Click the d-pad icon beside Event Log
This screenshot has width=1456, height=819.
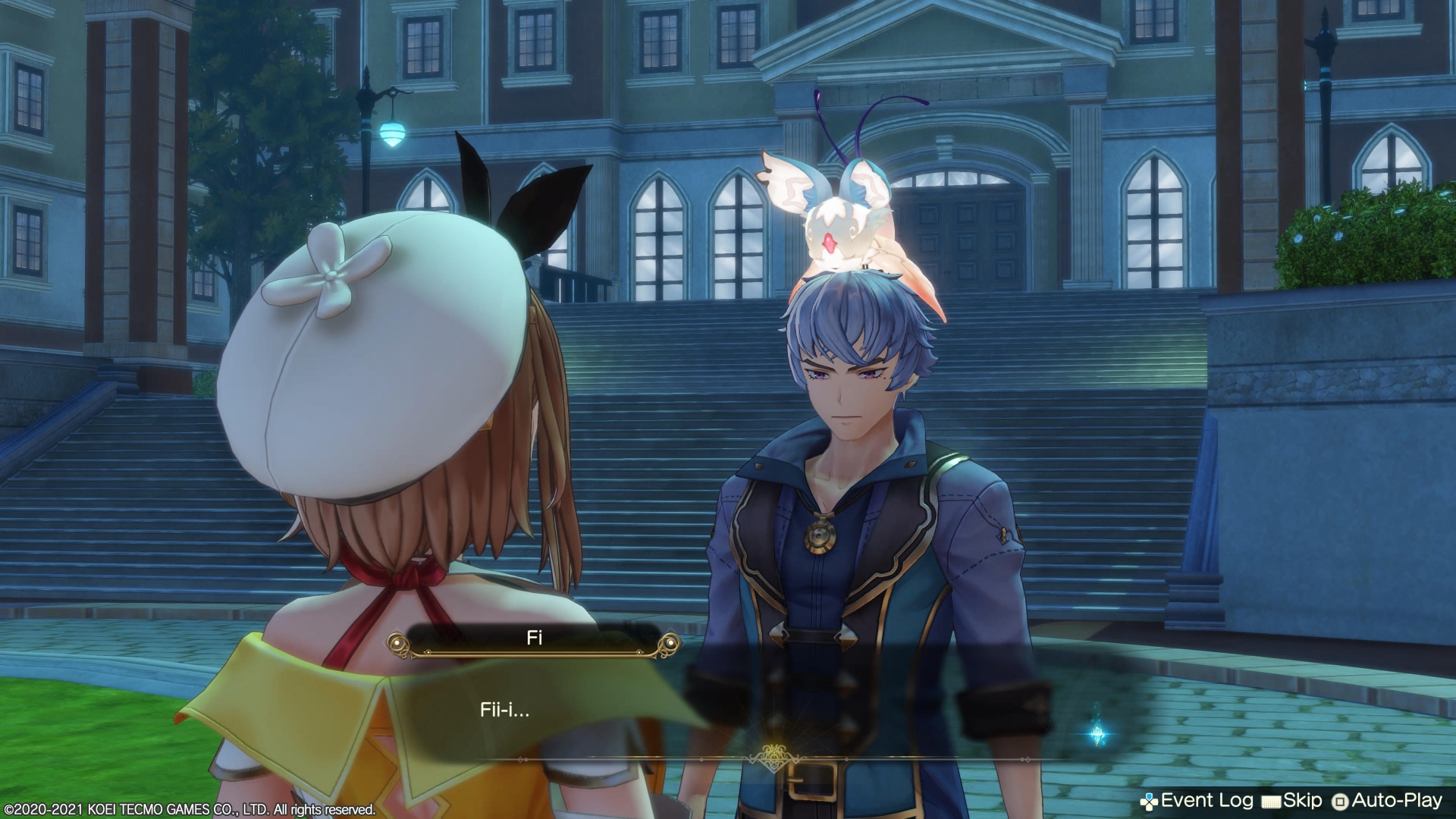click(1150, 800)
